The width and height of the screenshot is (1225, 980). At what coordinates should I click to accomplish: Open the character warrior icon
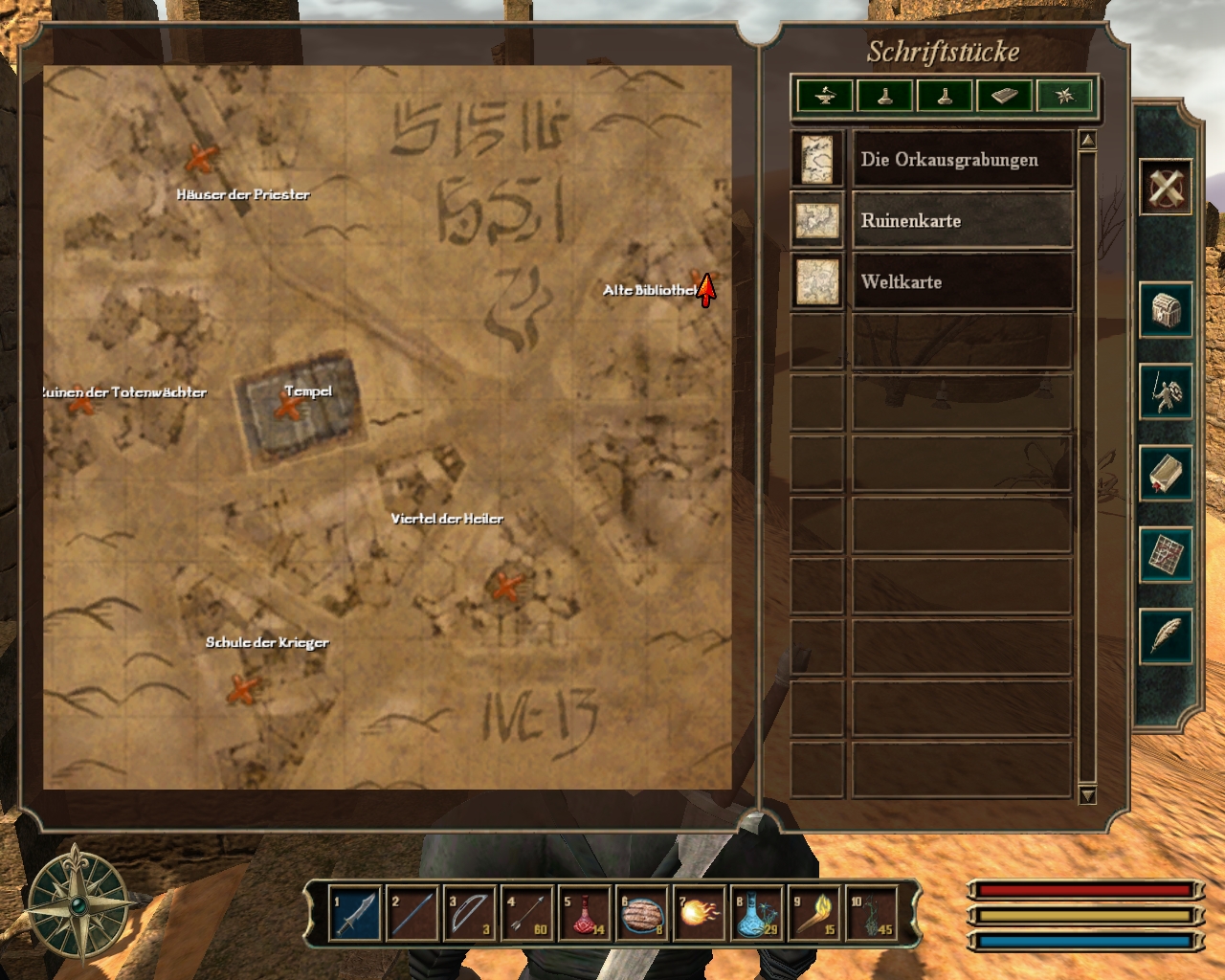1166,391
